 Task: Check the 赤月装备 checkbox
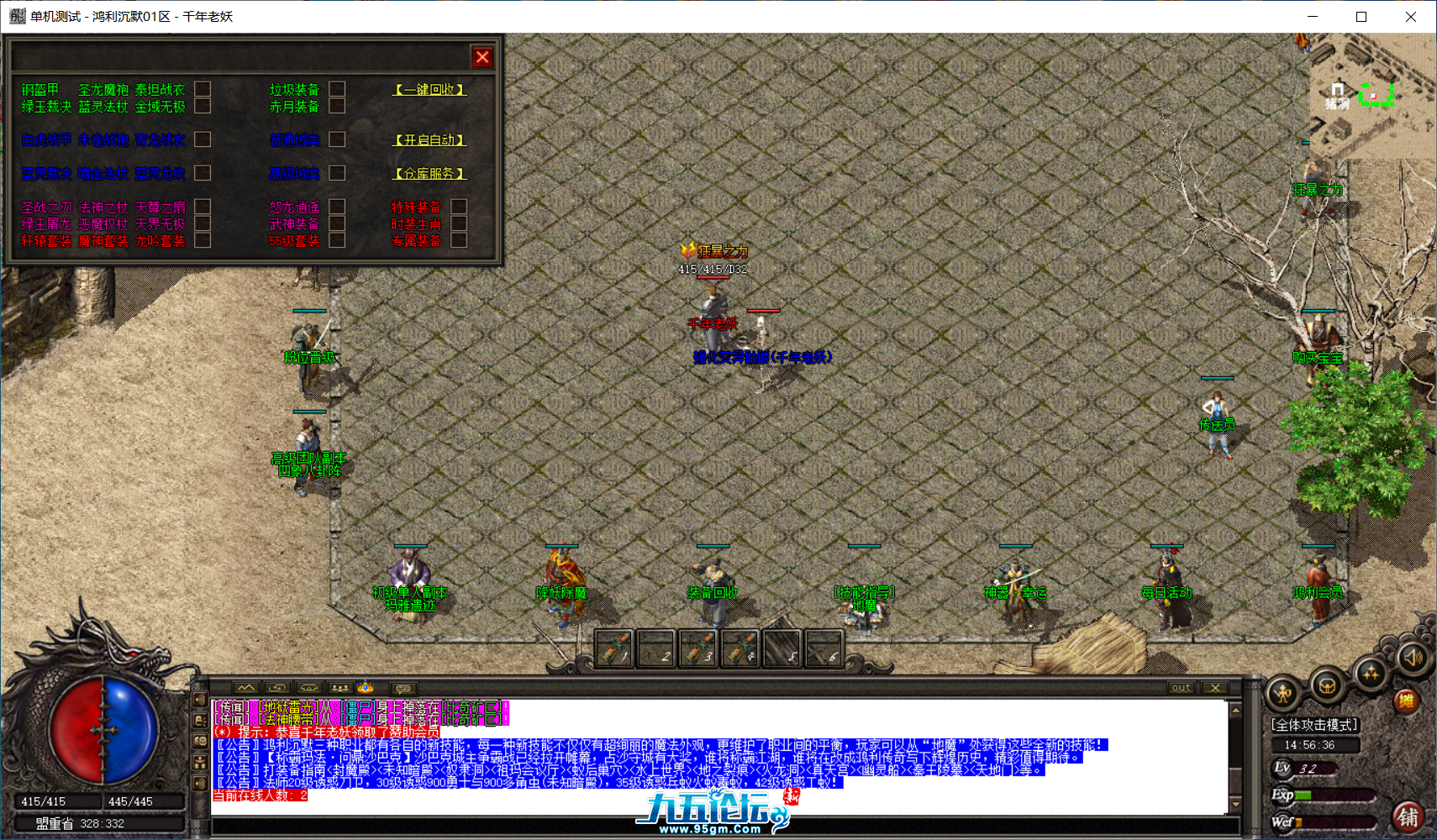337,106
